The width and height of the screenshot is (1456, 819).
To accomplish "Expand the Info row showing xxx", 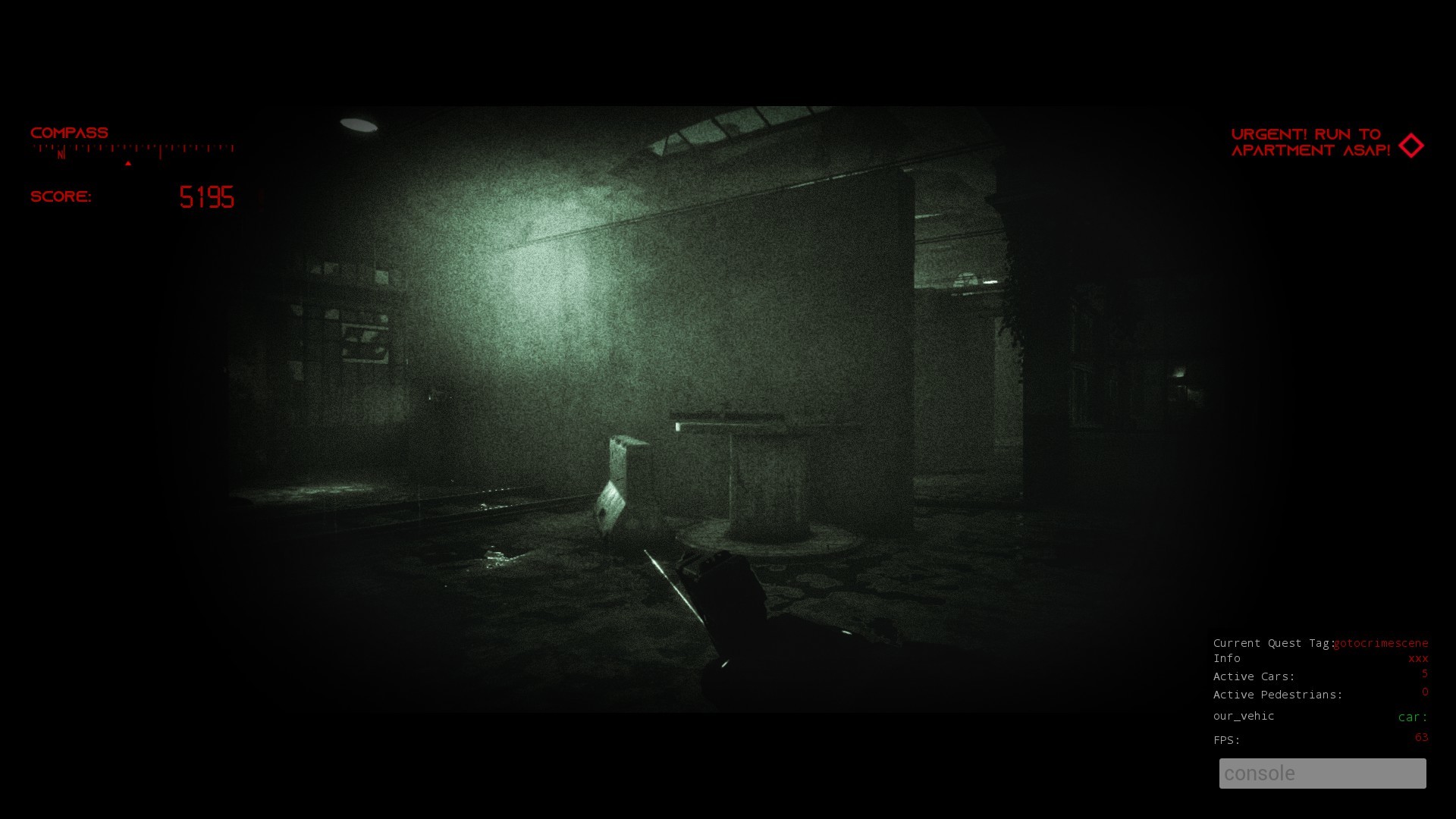I will point(1227,658).
